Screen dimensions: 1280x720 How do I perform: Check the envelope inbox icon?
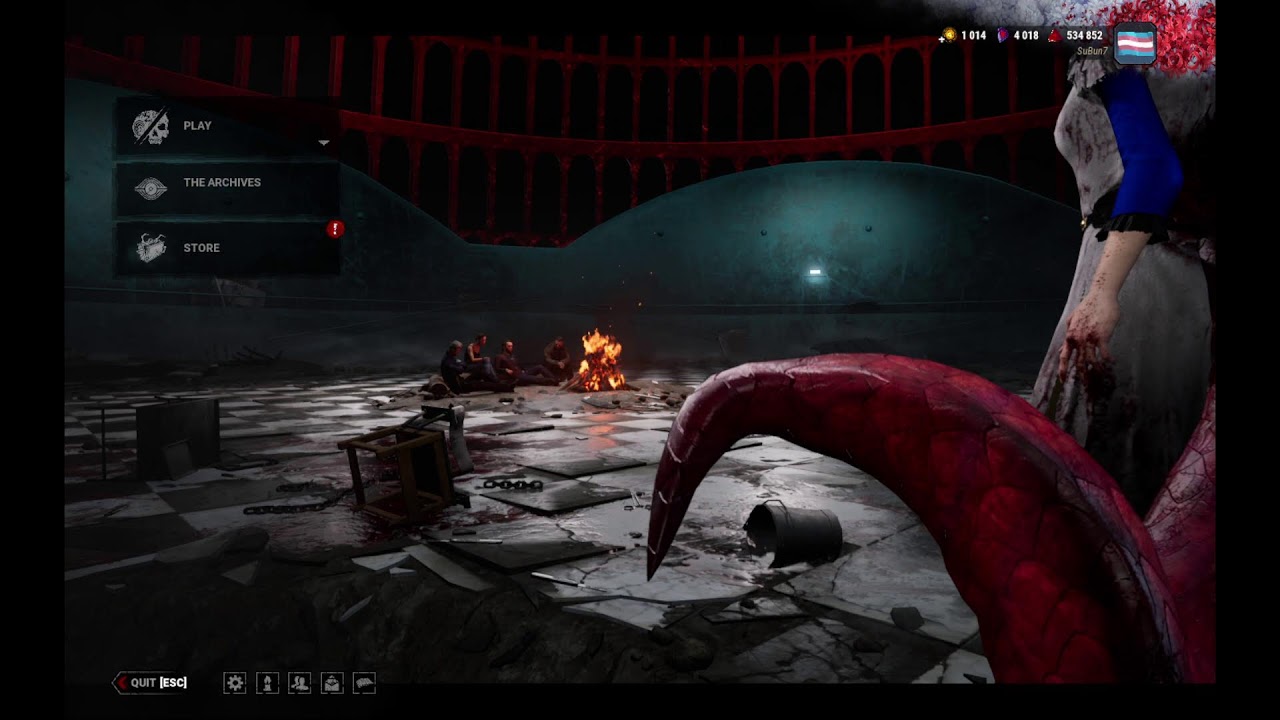pyautogui.click(x=332, y=683)
